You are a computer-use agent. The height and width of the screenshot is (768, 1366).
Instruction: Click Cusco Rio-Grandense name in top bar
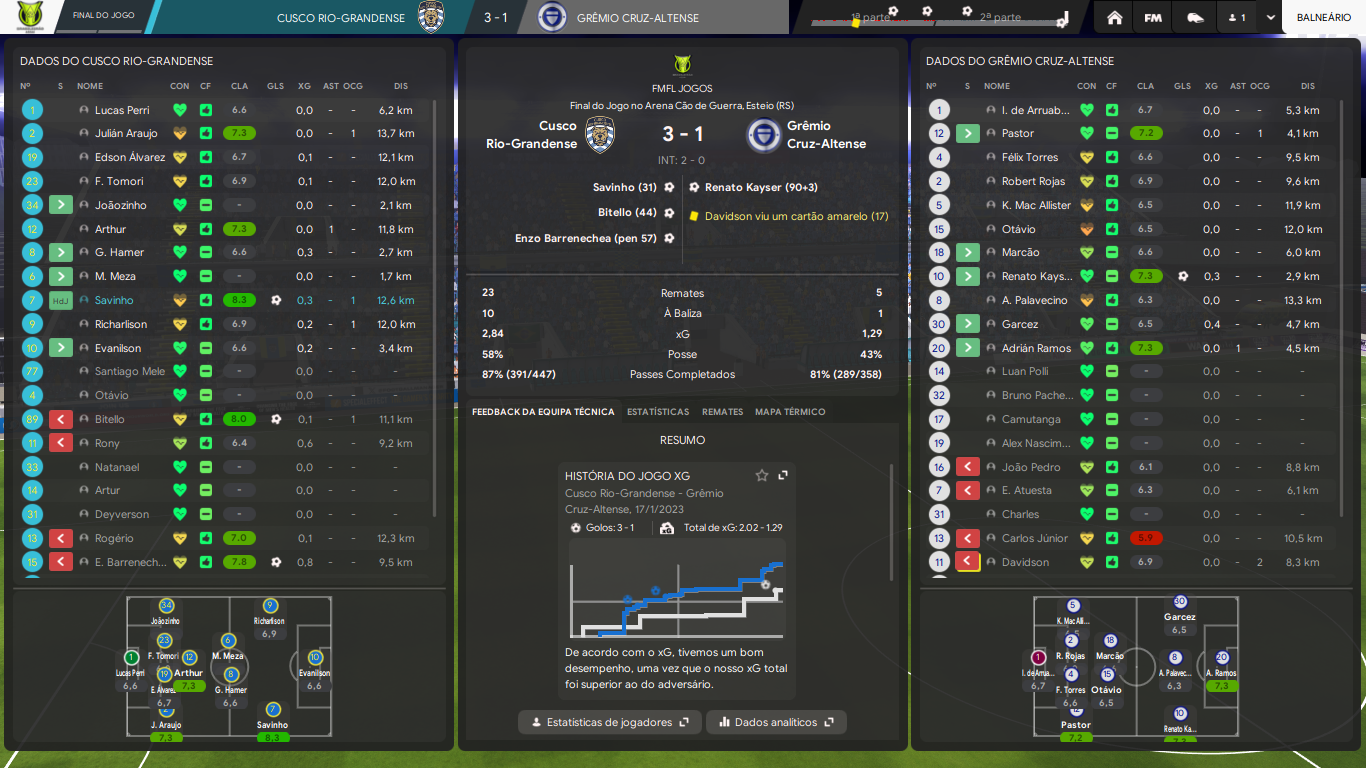[x=340, y=18]
